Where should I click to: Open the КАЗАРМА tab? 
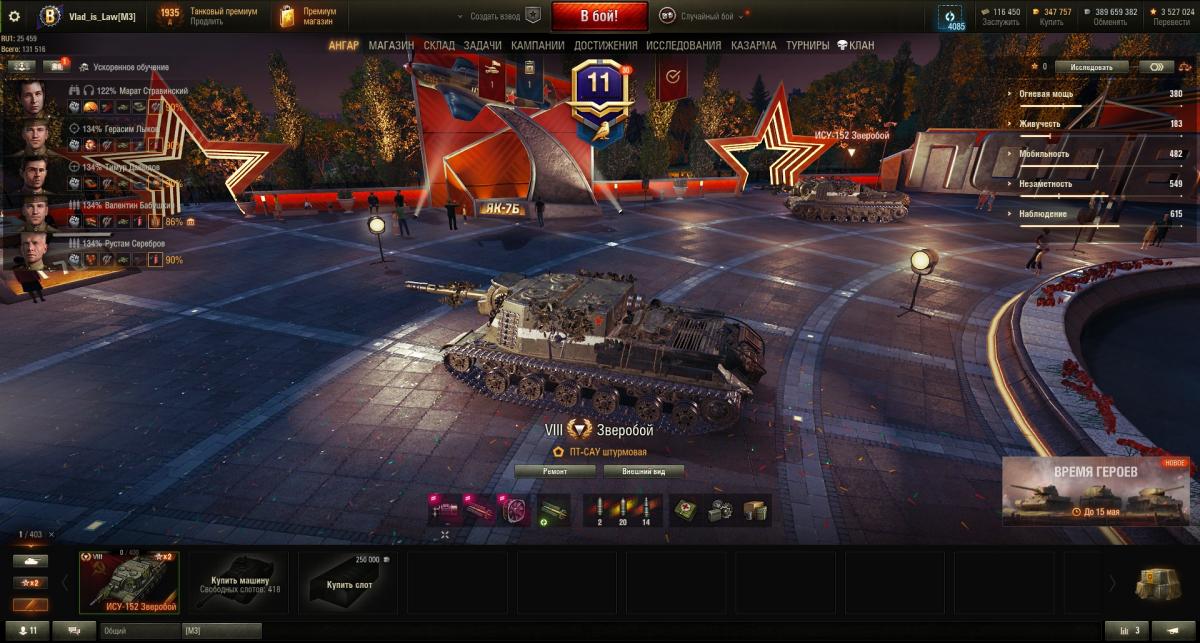pos(753,45)
